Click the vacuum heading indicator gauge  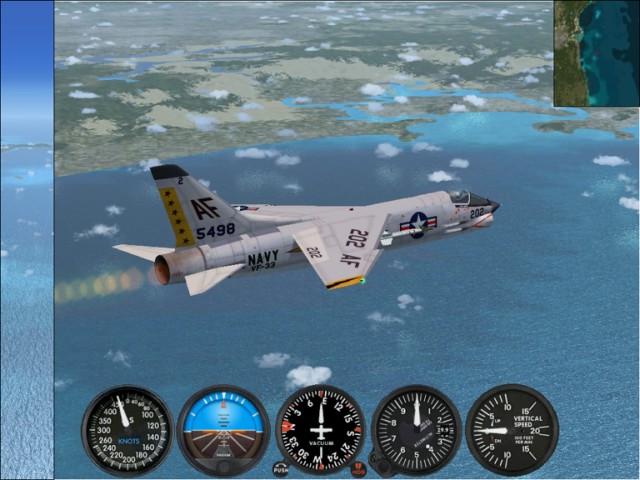320,429
